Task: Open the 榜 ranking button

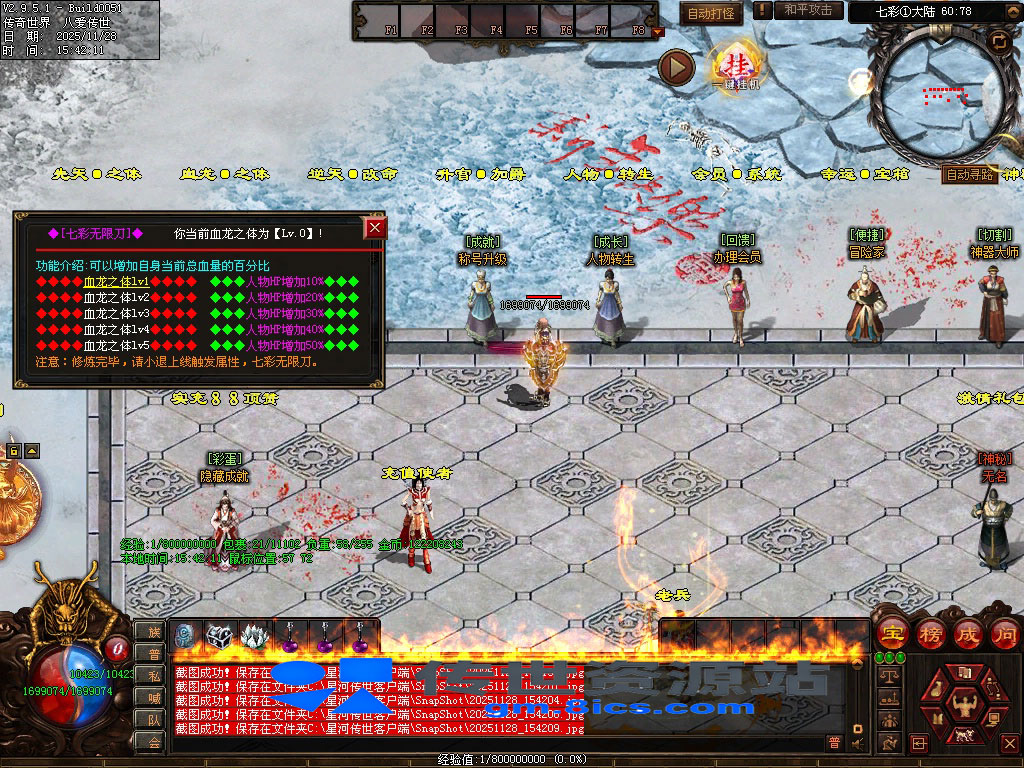Action: pos(929,633)
